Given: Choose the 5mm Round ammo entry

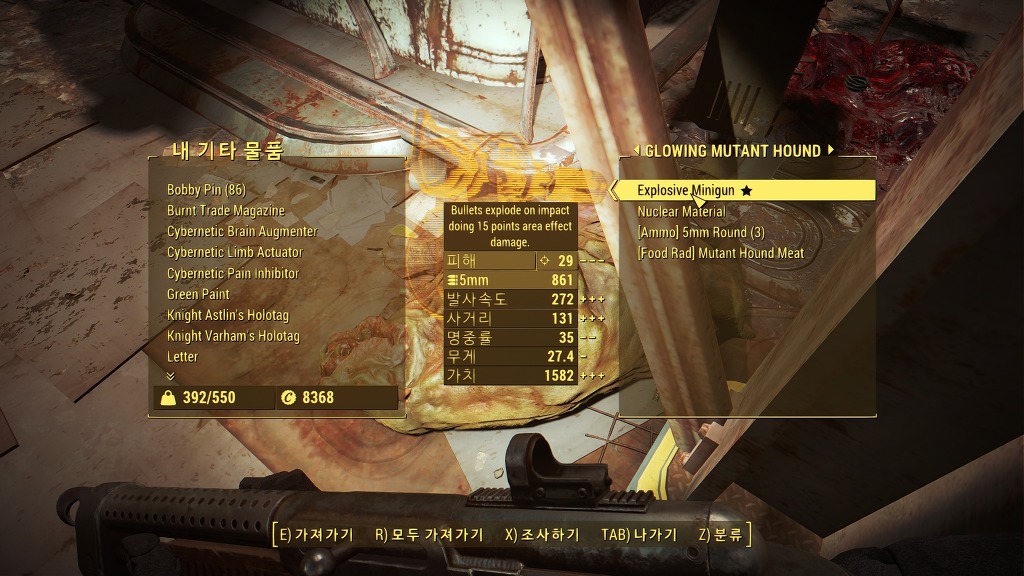Looking at the screenshot, I should (x=701, y=232).
